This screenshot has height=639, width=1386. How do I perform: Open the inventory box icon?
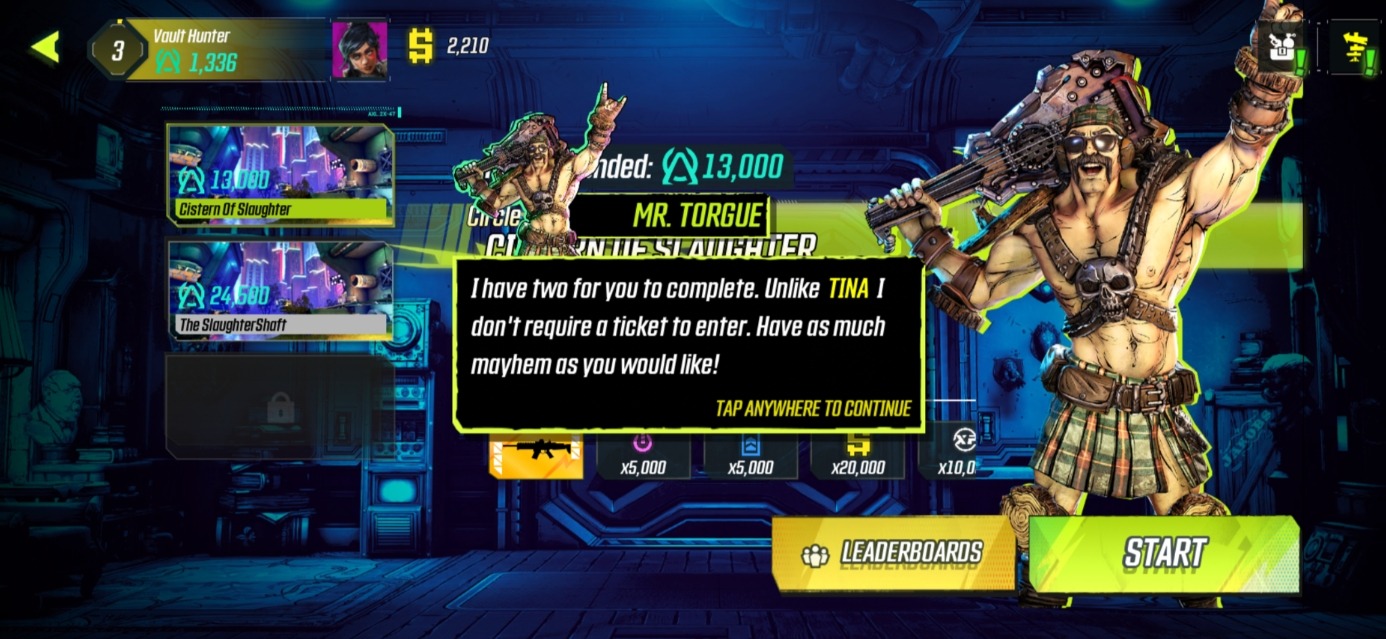click(1280, 47)
